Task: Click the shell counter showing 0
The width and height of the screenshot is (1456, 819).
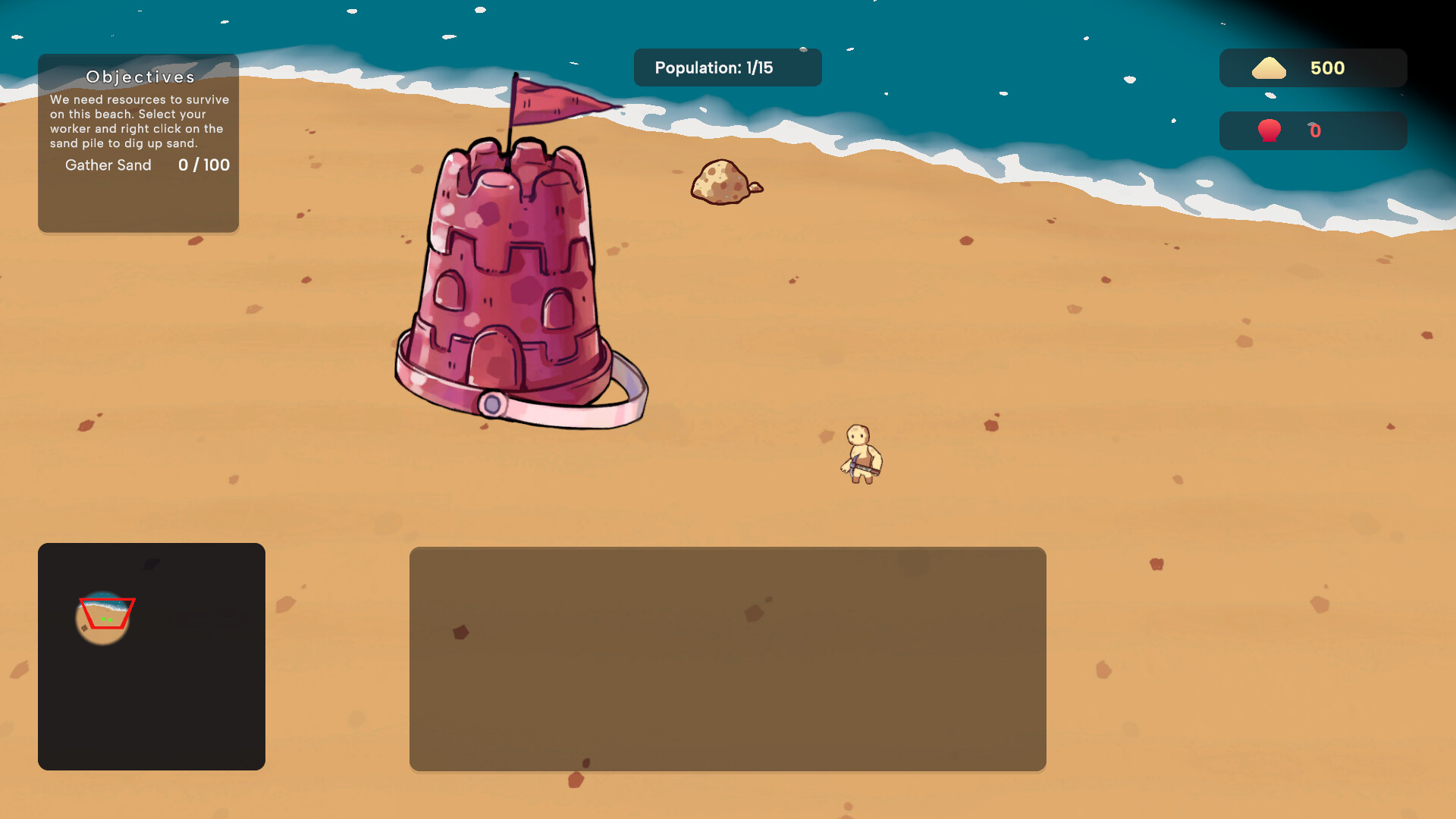Action: (x=1314, y=130)
